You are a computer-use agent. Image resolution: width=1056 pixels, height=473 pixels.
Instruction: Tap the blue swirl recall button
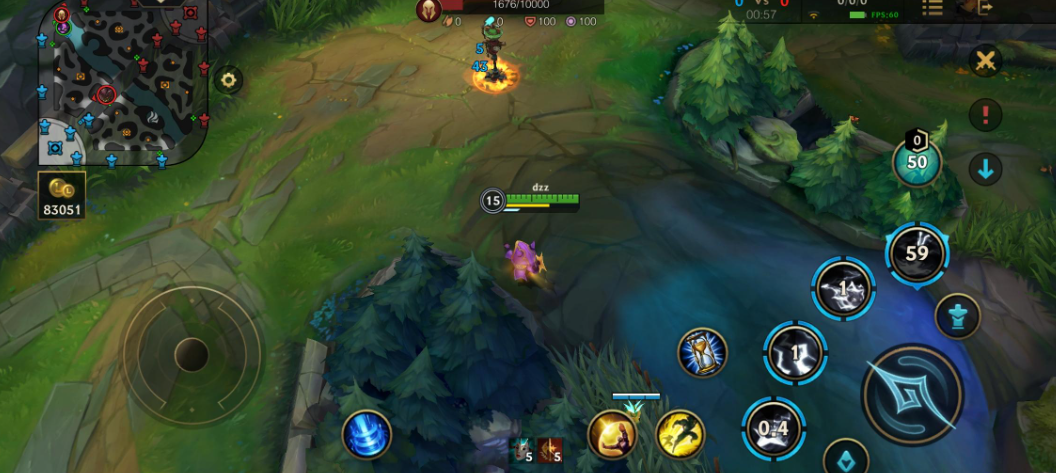pyautogui.click(x=366, y=435)
